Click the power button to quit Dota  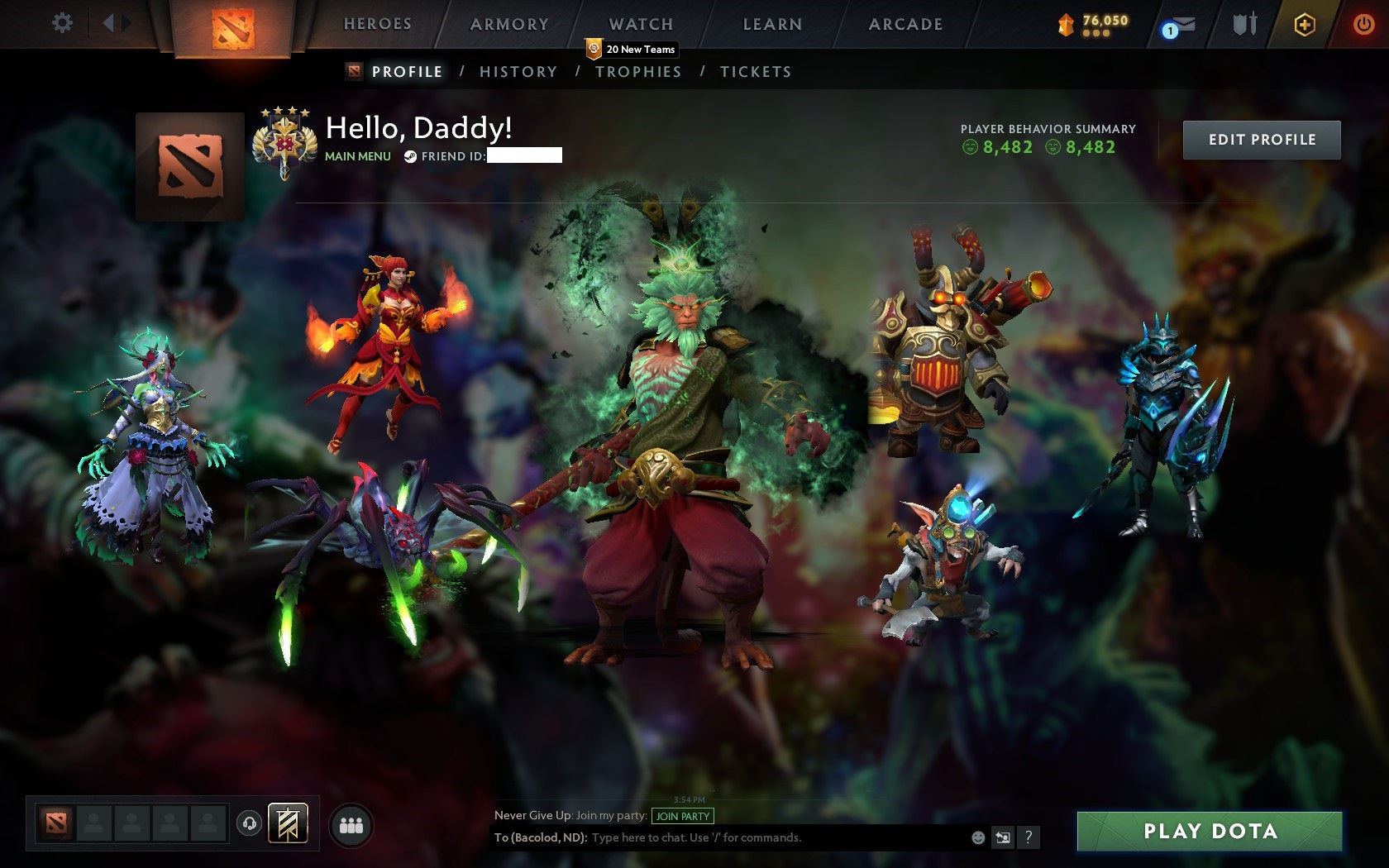[x=1365, y=23]
